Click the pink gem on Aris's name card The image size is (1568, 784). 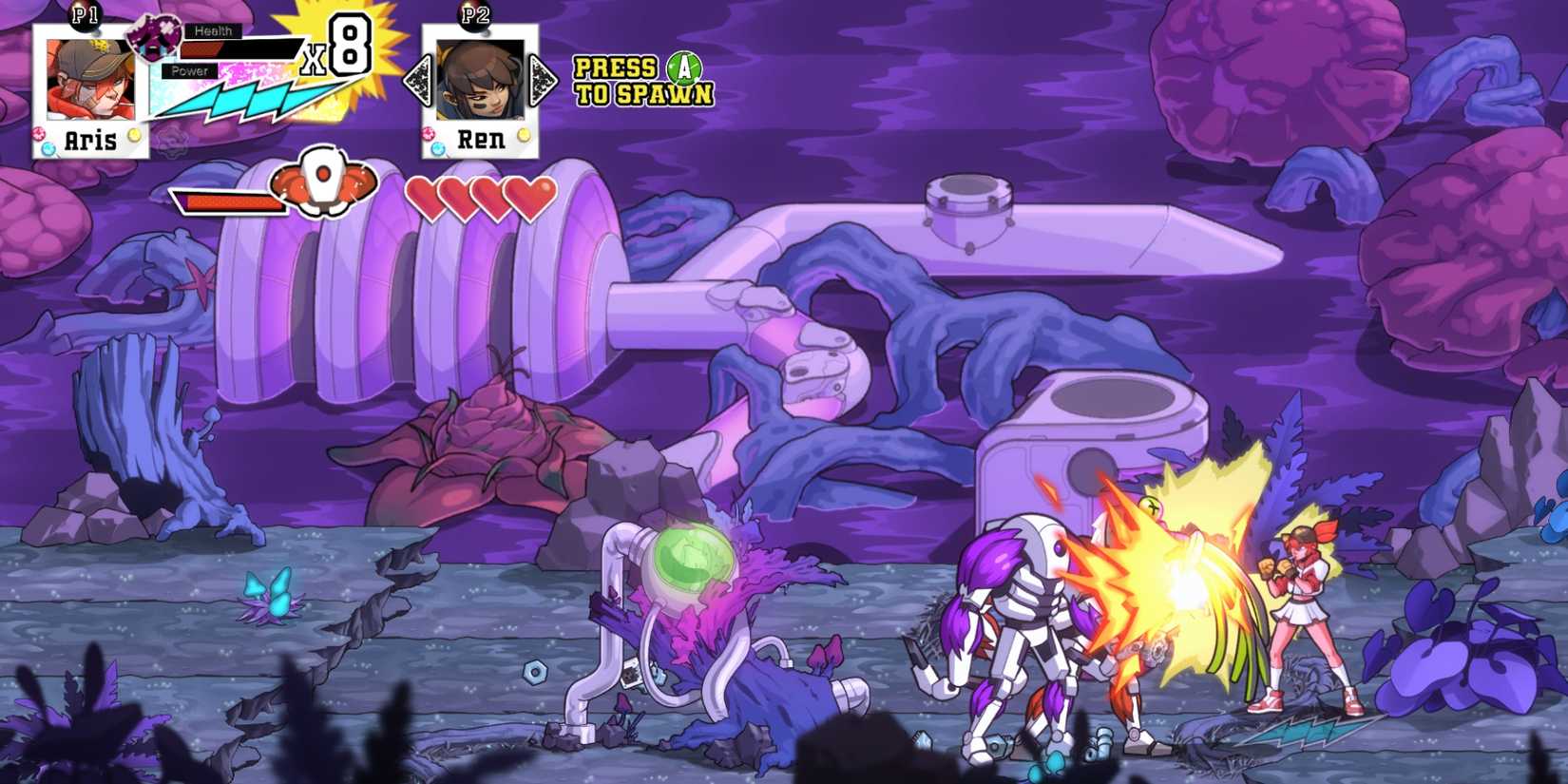pyautogui.click(x=38, y=132)
